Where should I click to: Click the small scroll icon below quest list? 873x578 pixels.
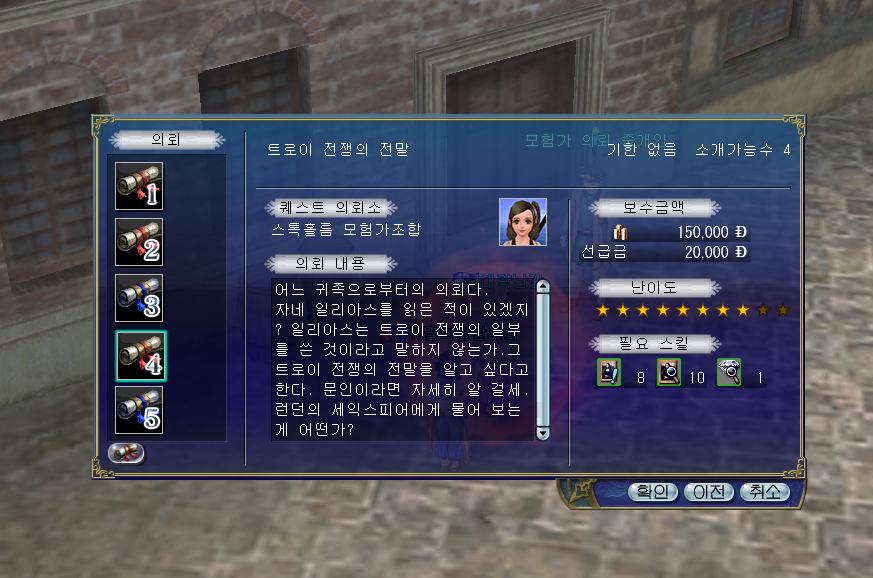click(127, 452)
